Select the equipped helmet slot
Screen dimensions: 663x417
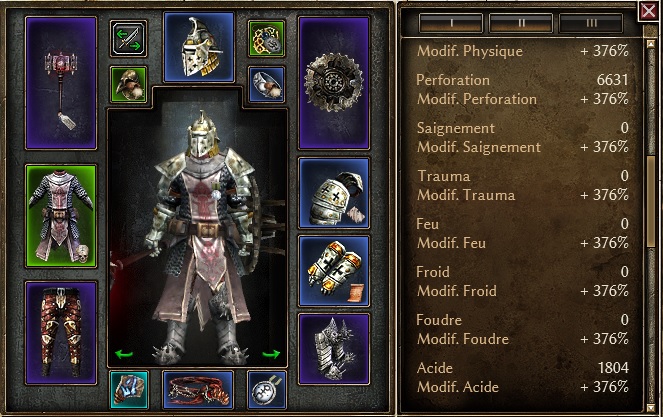[198, 47]
